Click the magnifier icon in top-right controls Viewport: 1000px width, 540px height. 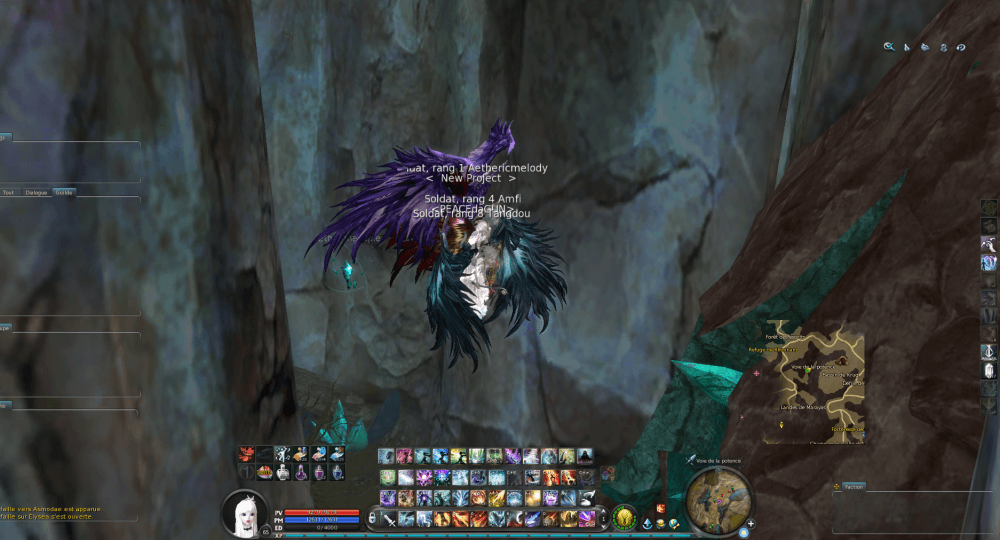pyautogui.click(x=888, y=46)
